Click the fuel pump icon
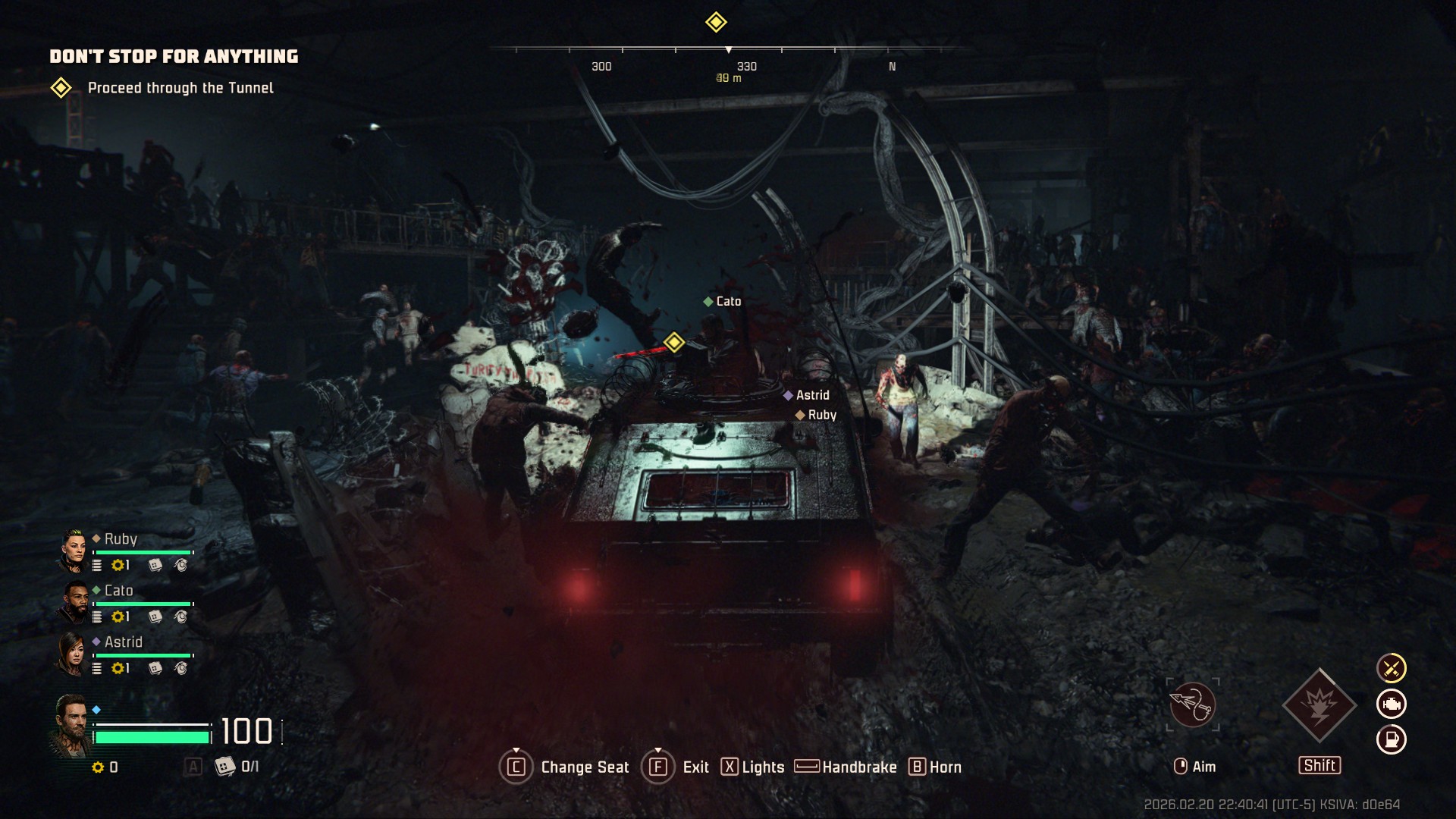1456x819 pixels. (x=1392, y=739)
